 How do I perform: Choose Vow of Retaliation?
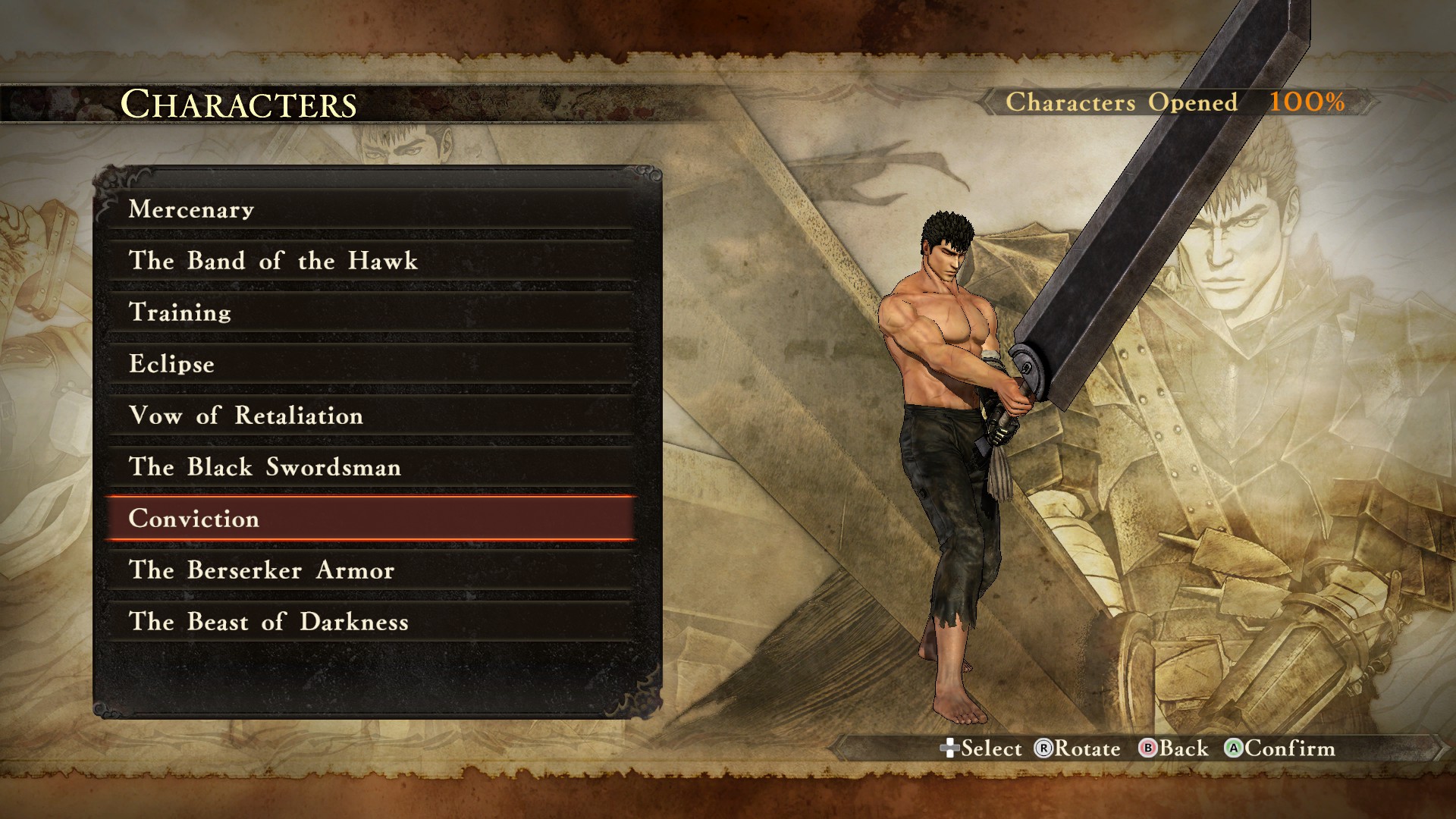pyautogui.click(x=370, y=416)
